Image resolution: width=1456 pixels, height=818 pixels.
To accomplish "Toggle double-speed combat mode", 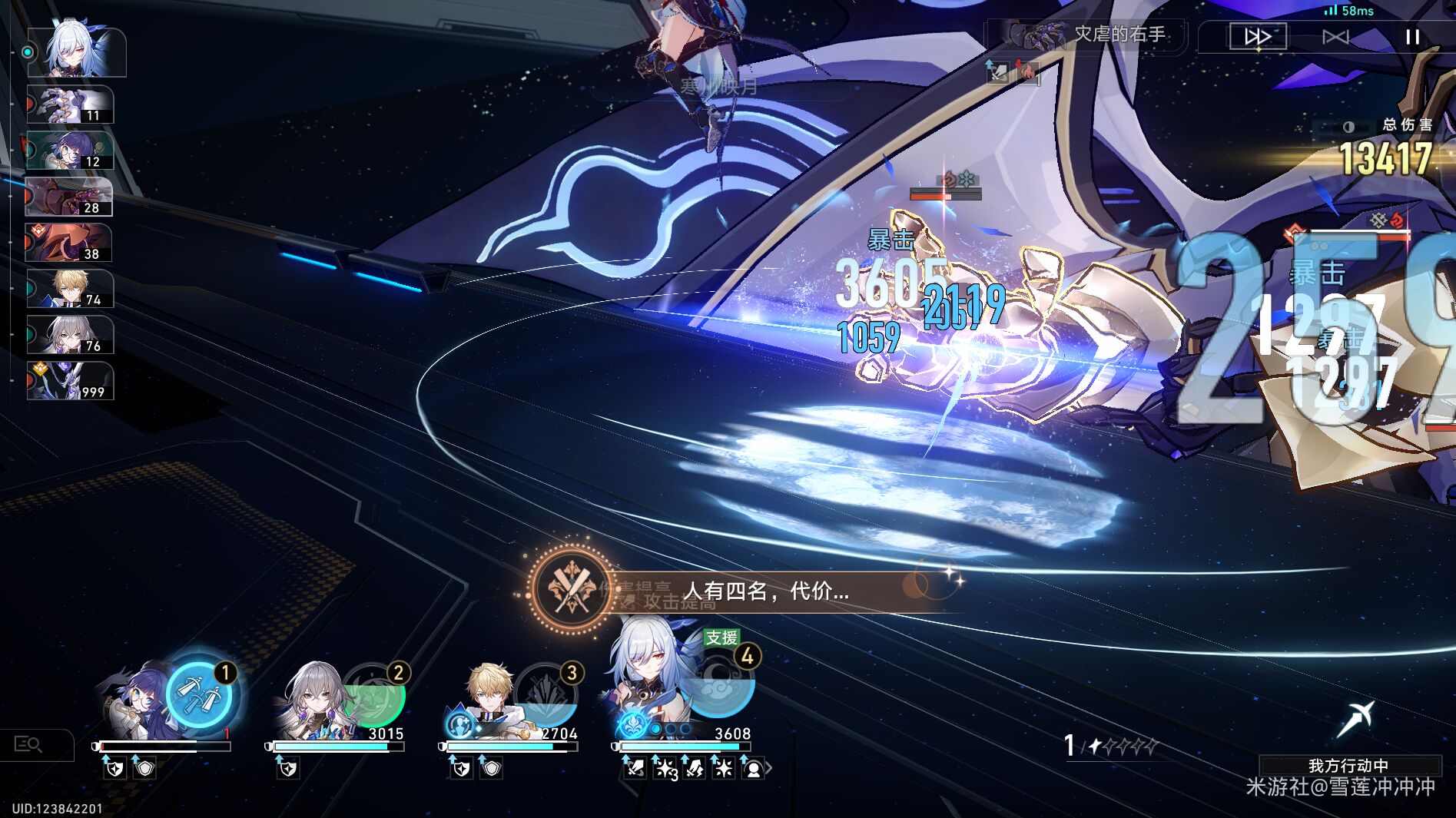I will [x=1259, y=35].
